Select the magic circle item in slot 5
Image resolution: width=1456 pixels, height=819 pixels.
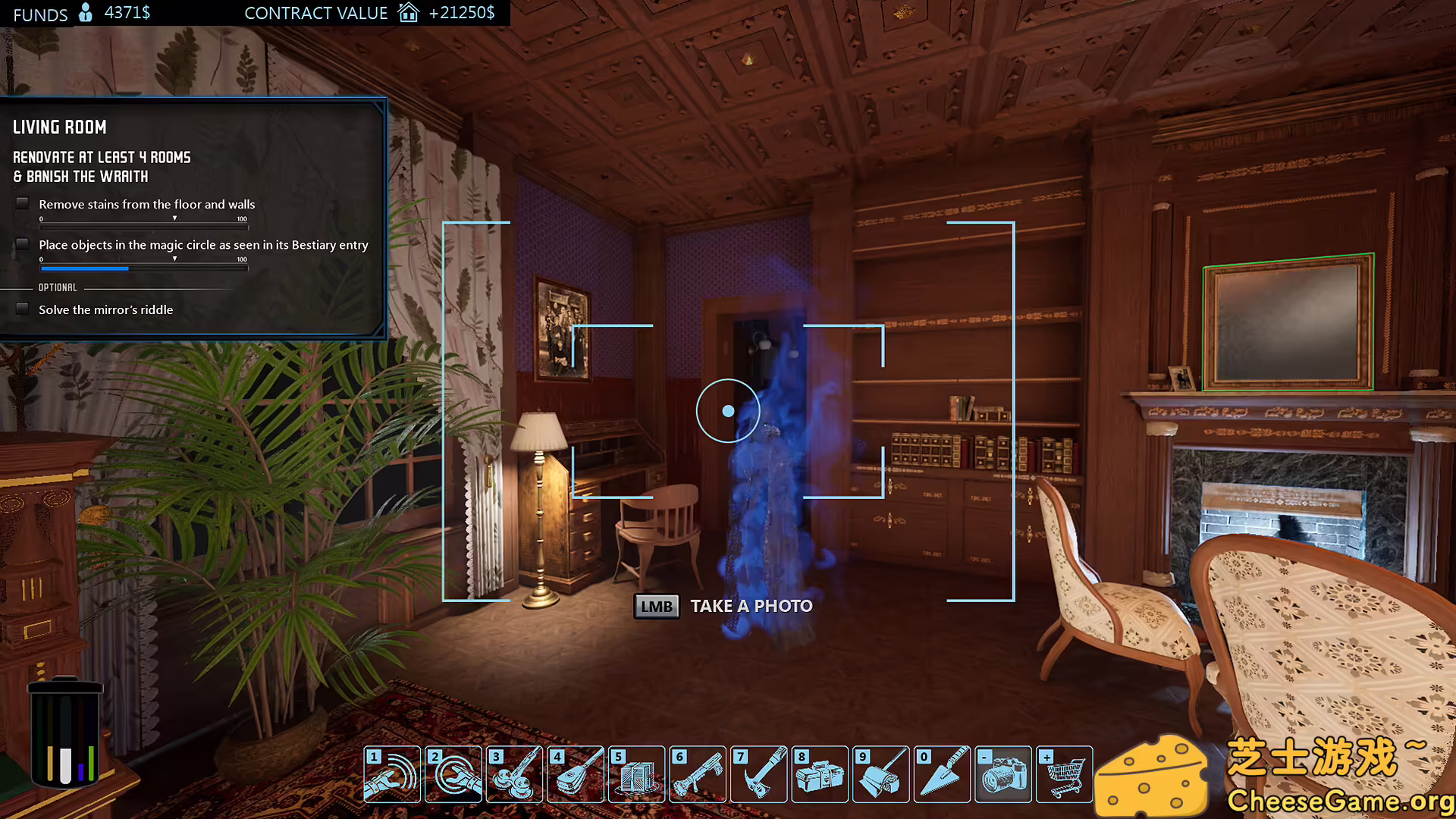[x=637, y=774]
